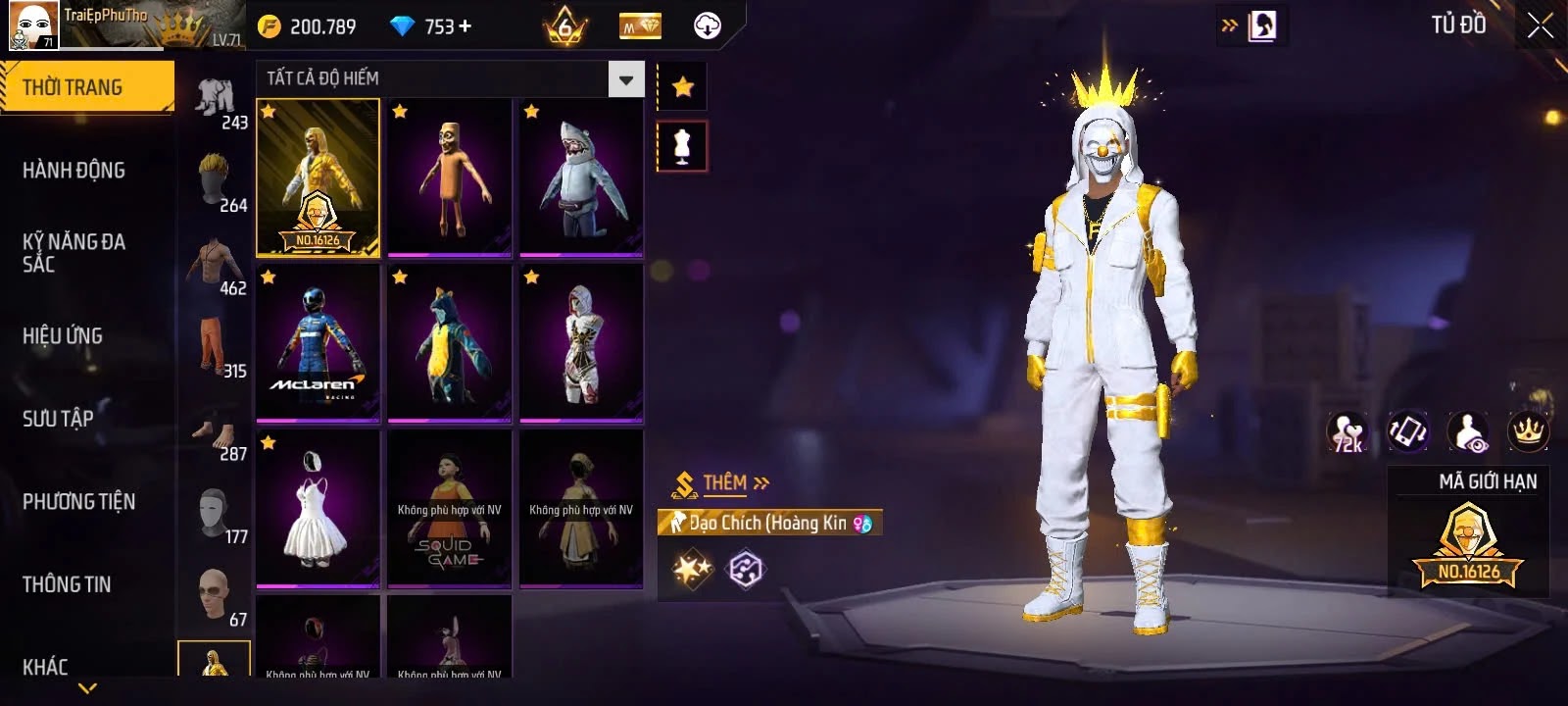Viewport: 1568px width, 706px height.
Task: Open the TẤT CẢ ĐỘ HIẾM dropdown
Action: click(x=625, y=79)
